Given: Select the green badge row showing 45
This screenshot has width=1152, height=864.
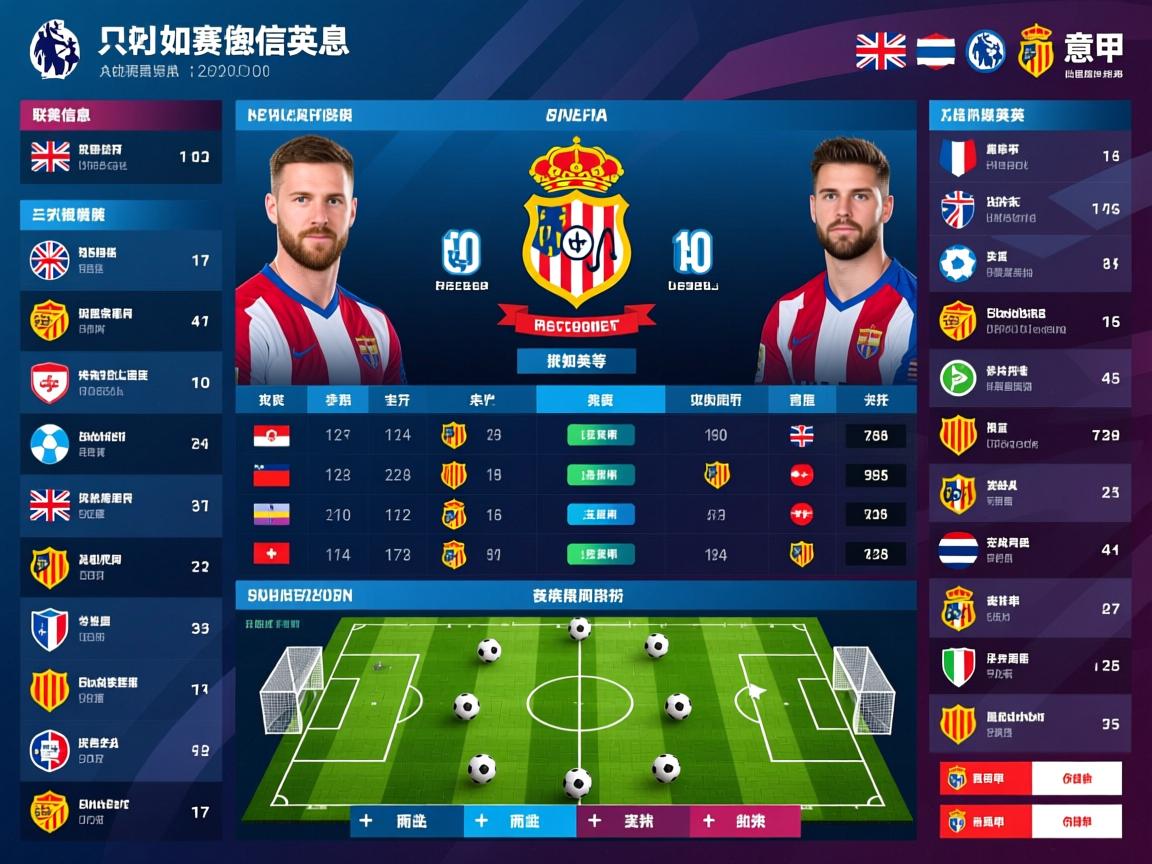Looking at the screenshot, I should 1030,378.
